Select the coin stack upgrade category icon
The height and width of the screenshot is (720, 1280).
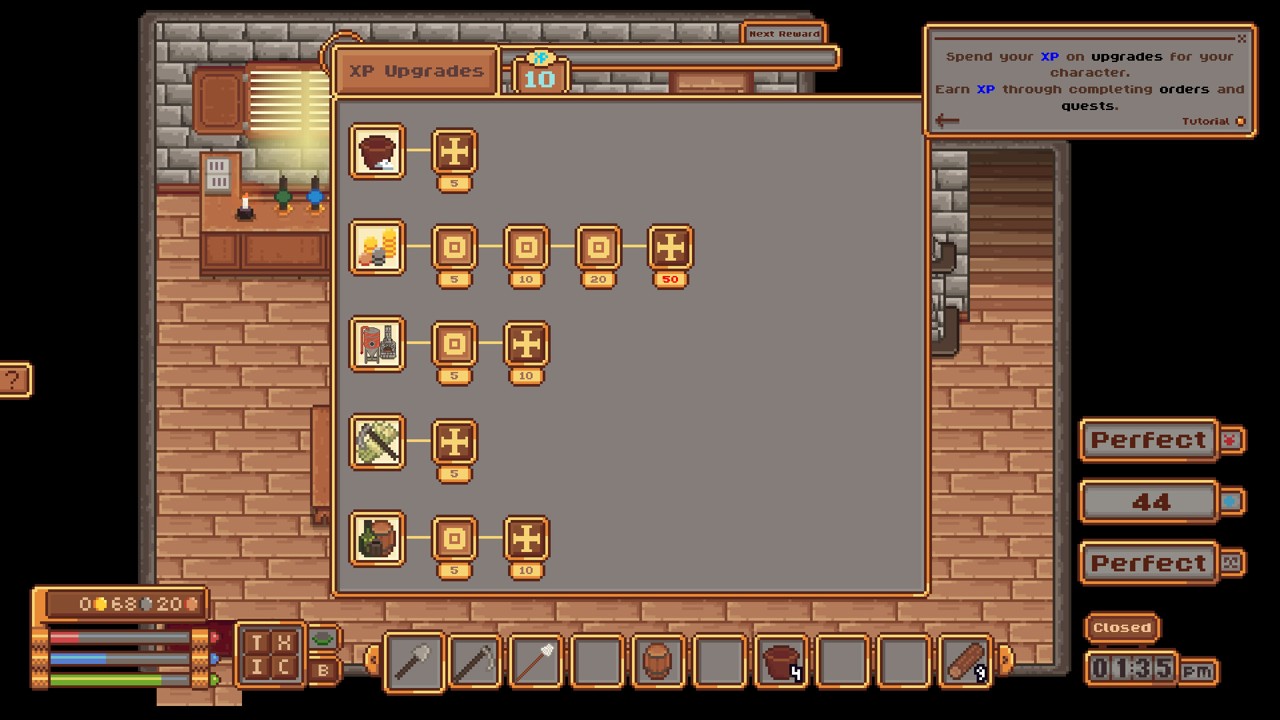click(377, 248)
